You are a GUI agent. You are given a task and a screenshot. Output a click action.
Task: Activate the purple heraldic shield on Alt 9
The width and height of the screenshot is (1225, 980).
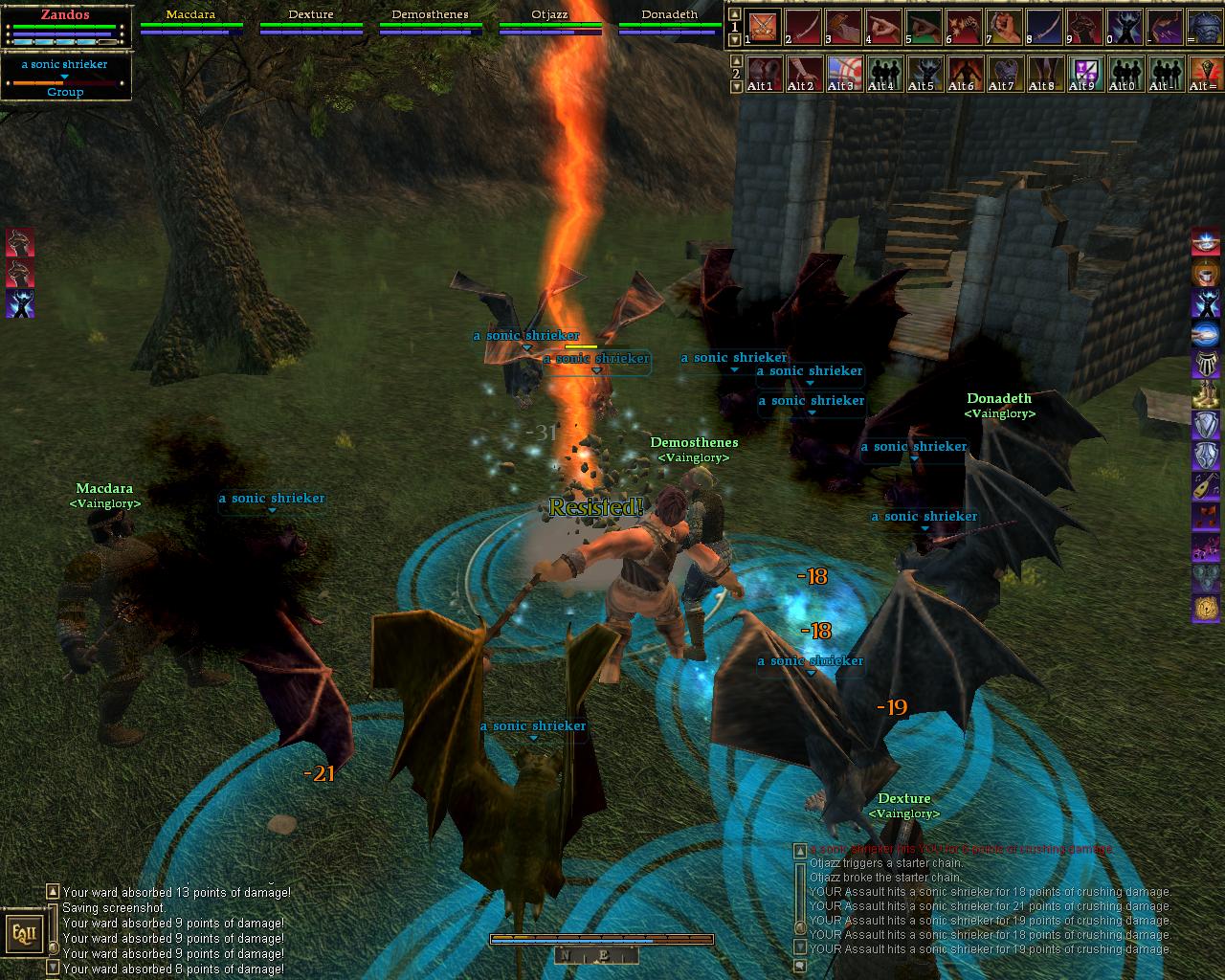(1084, 72)
